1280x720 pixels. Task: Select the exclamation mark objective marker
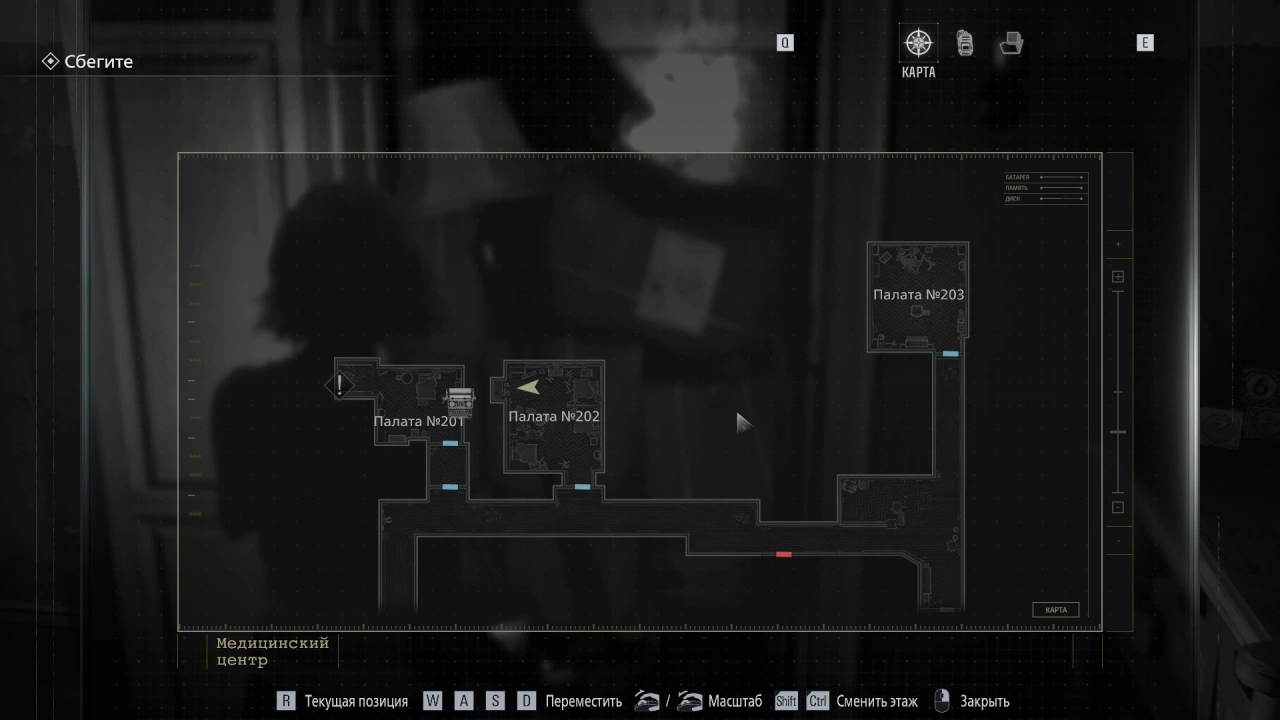pyautogui.click(x=340, y=385)
